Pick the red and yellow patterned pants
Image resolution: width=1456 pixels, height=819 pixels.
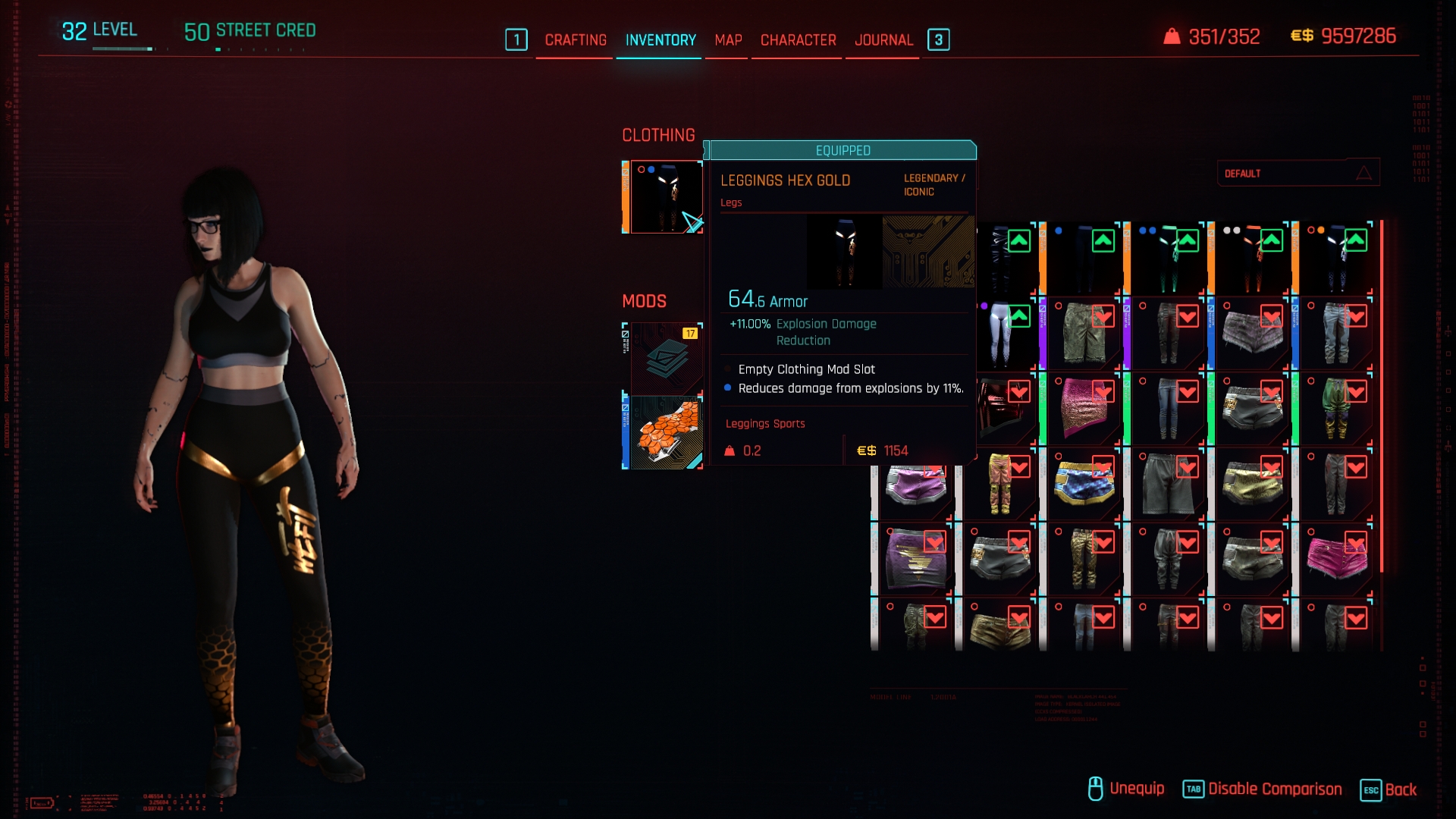click(1001, 483)
